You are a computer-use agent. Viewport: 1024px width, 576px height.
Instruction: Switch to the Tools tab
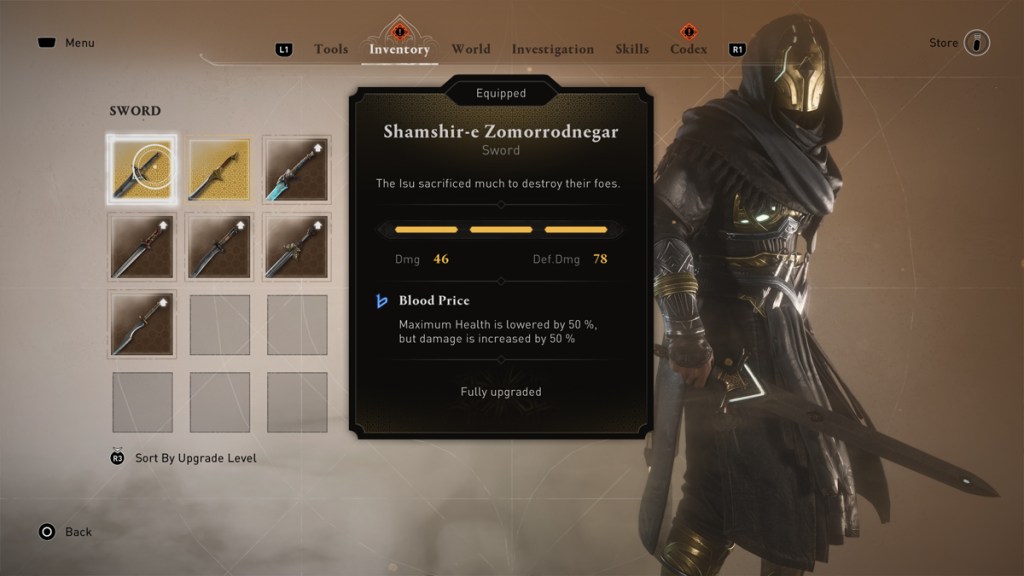pos(330,49)
